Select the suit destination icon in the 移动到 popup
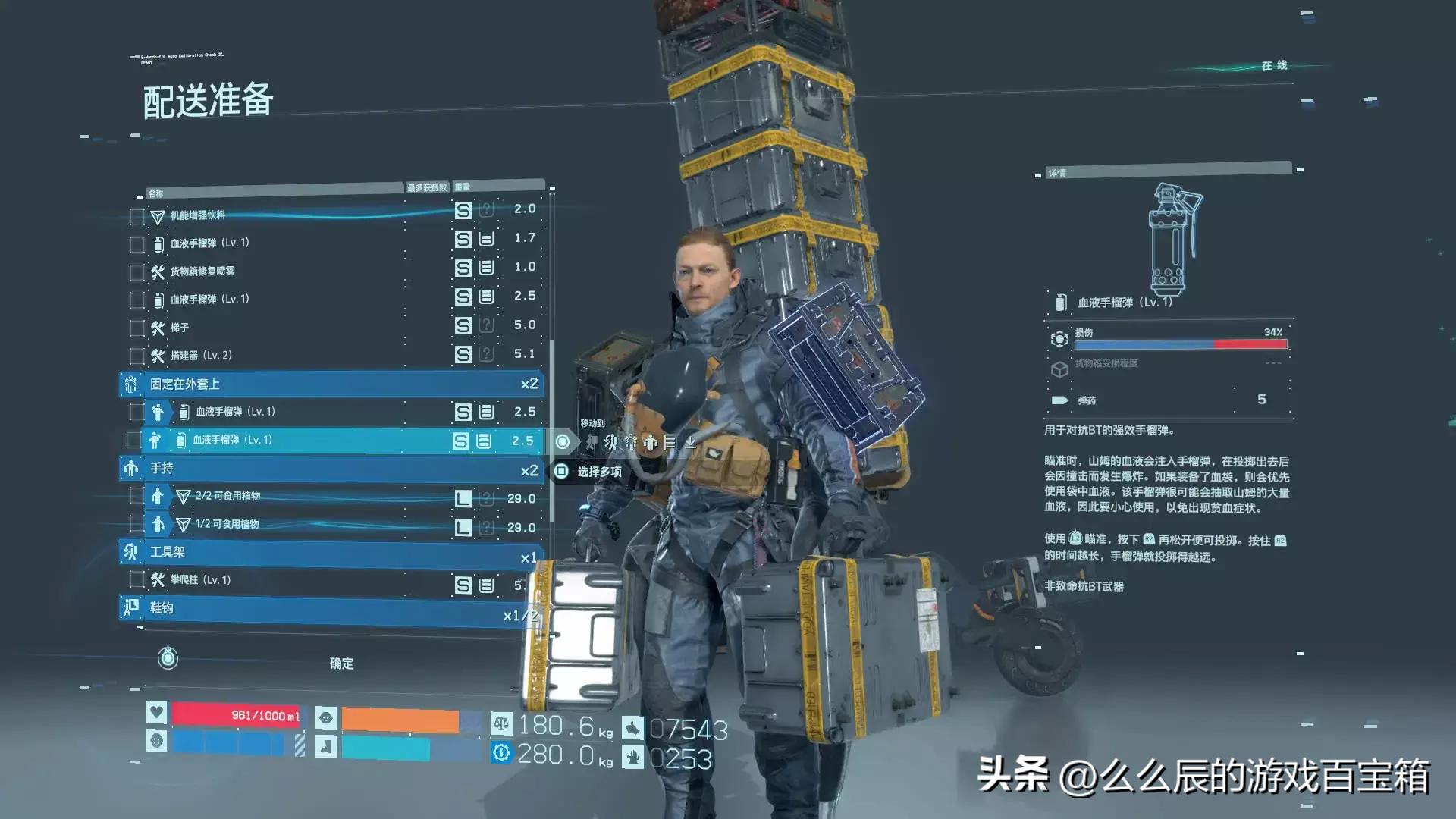The image size is (1456, 819). [631, 443]
